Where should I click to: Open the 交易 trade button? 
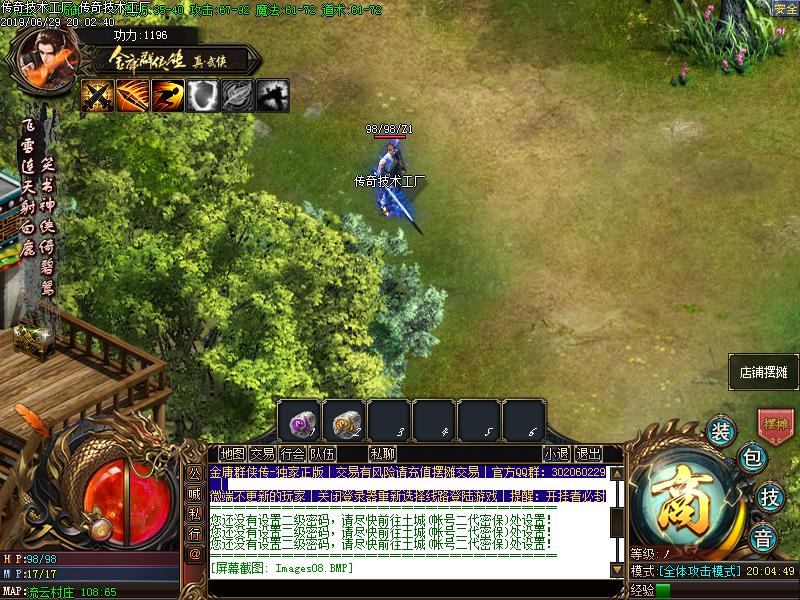tap(262, 454)
